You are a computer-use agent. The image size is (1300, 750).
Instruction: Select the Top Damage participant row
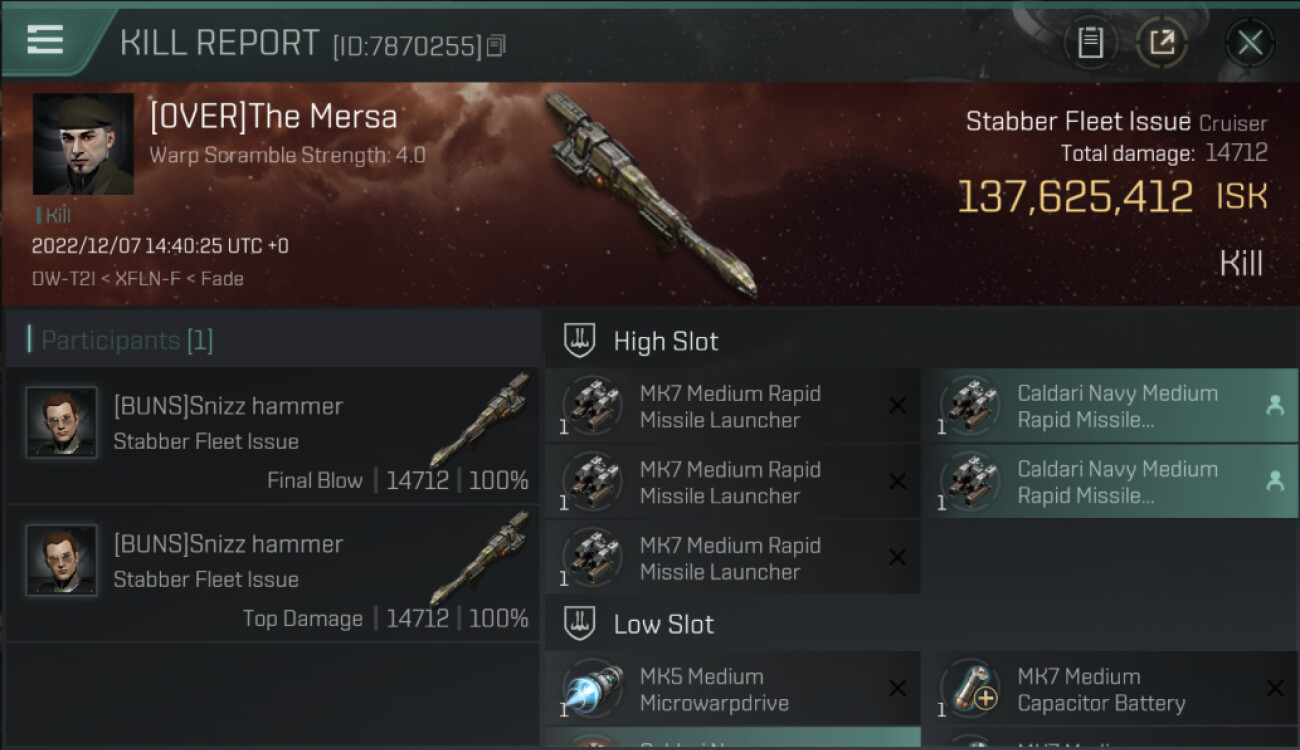coord(272,574)
